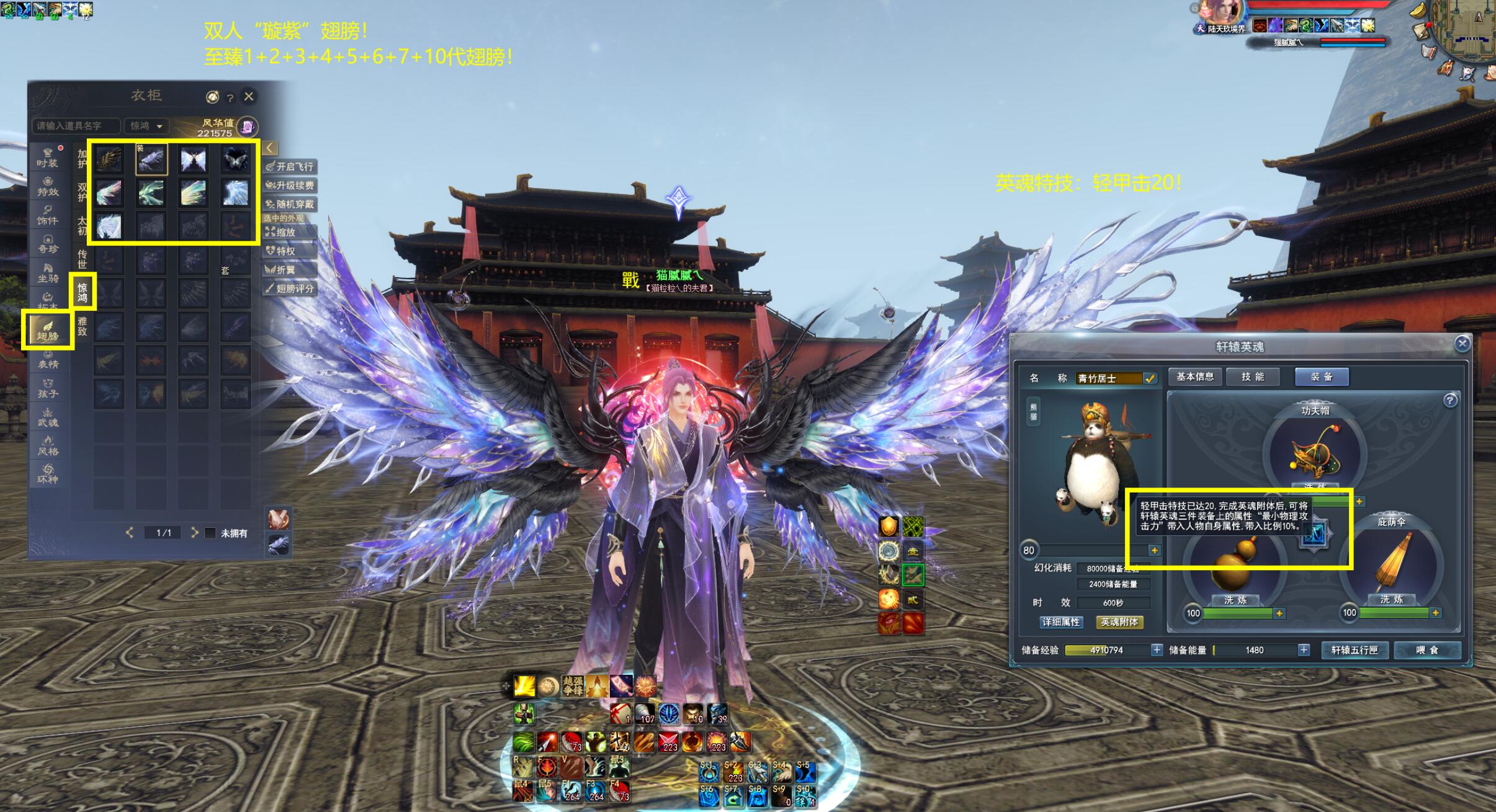
Task: Open the 武魂 category tab
Action: click(47, 417)
